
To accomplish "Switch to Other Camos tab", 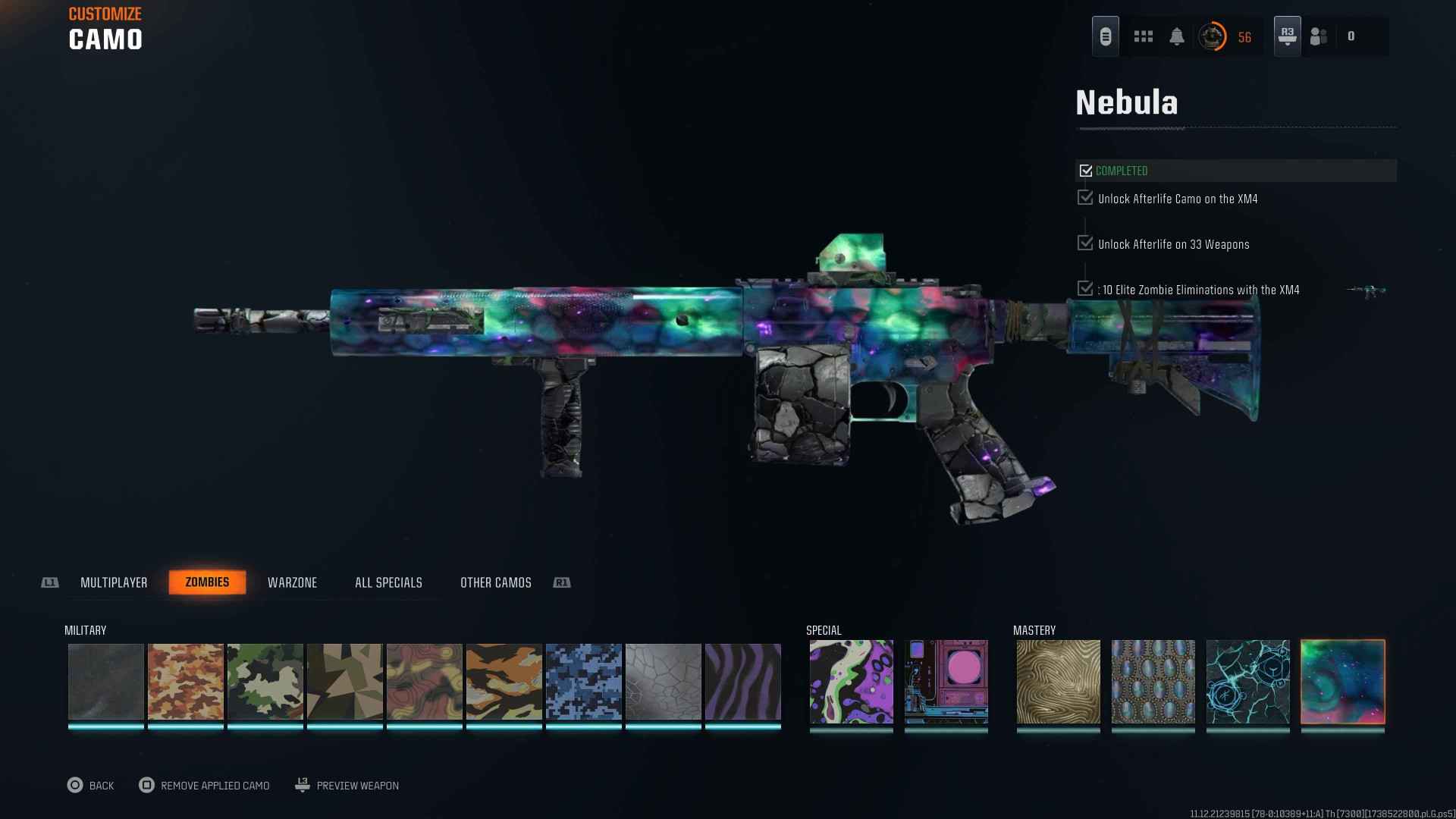I will pos(495,582).
